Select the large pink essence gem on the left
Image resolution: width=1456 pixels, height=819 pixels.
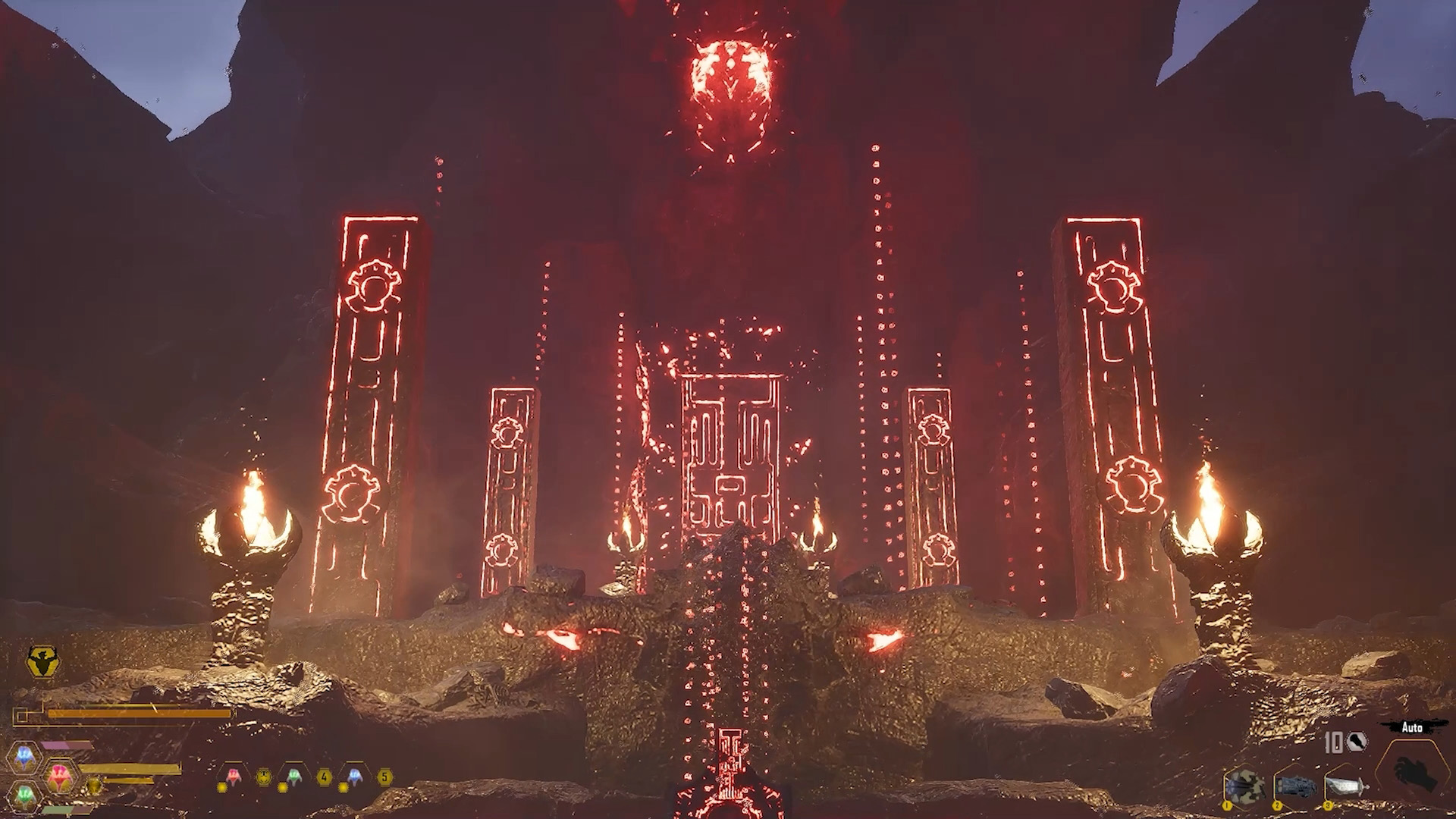(x=59, y=775)
